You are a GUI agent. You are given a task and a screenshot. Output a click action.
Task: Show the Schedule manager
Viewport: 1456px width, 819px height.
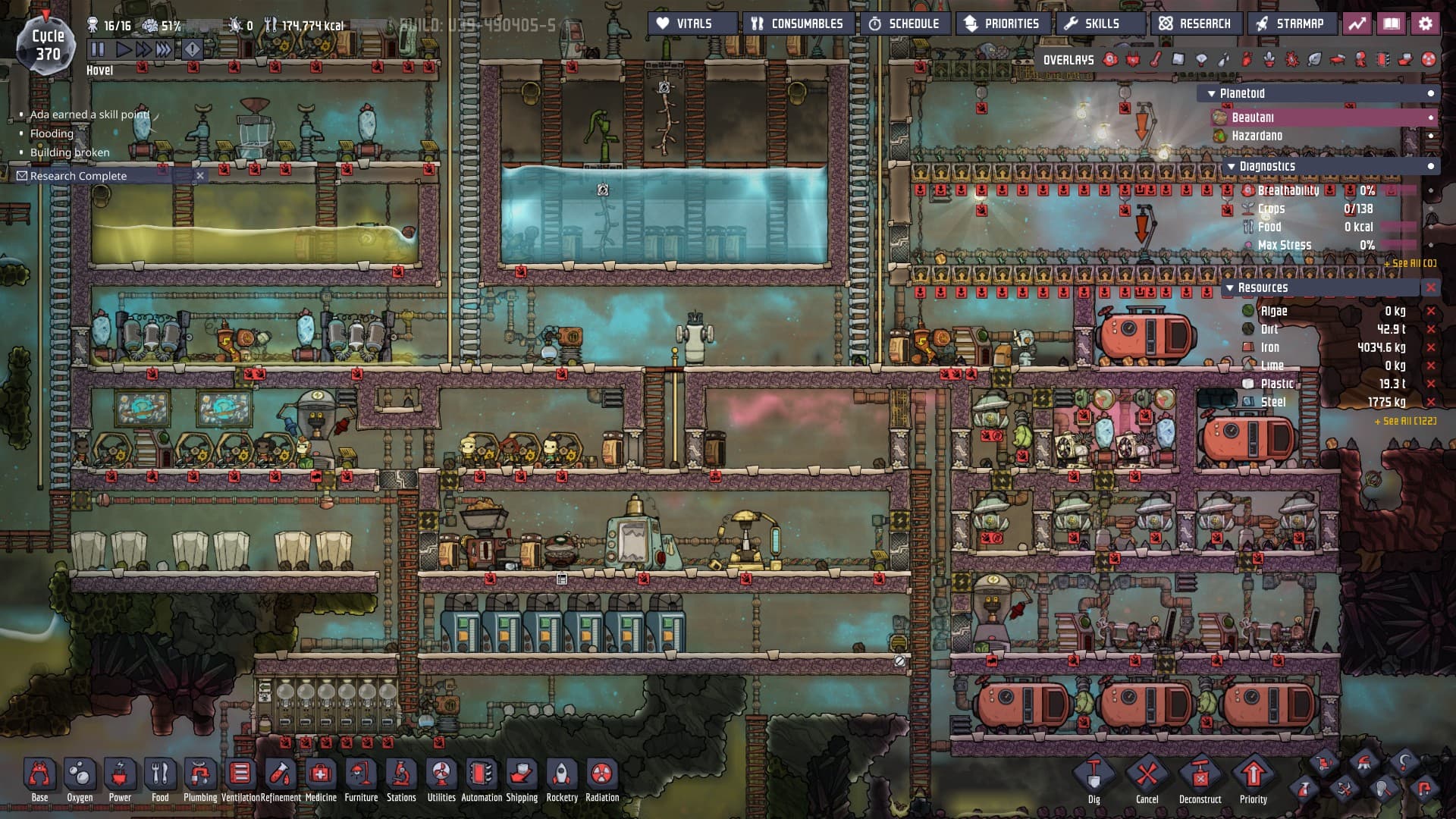[x=905, y=24]
